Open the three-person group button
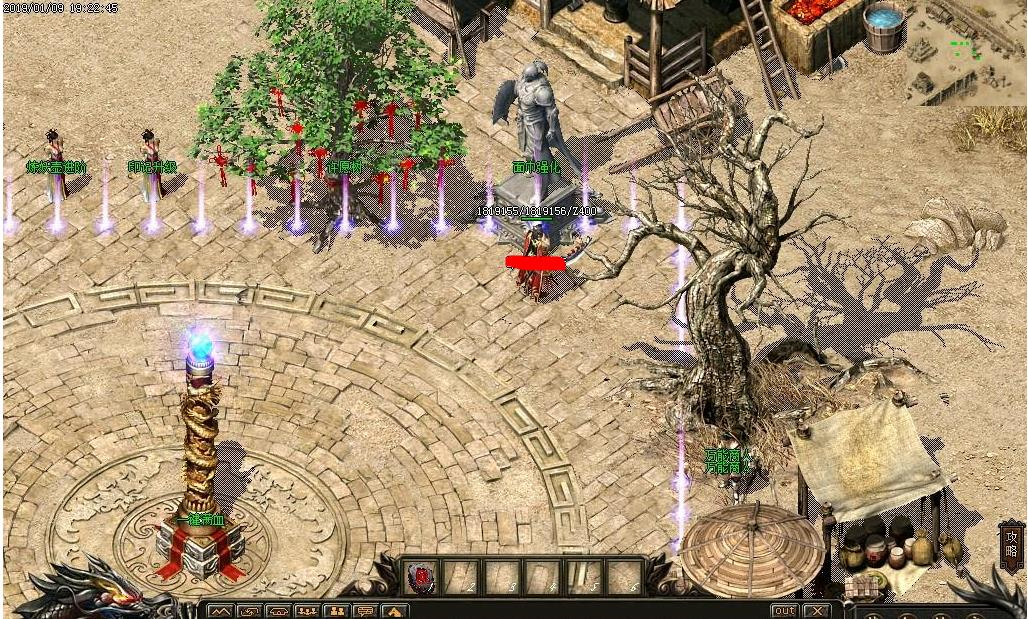This screenshot has width=1028, height=619. (x=307, y=611)
